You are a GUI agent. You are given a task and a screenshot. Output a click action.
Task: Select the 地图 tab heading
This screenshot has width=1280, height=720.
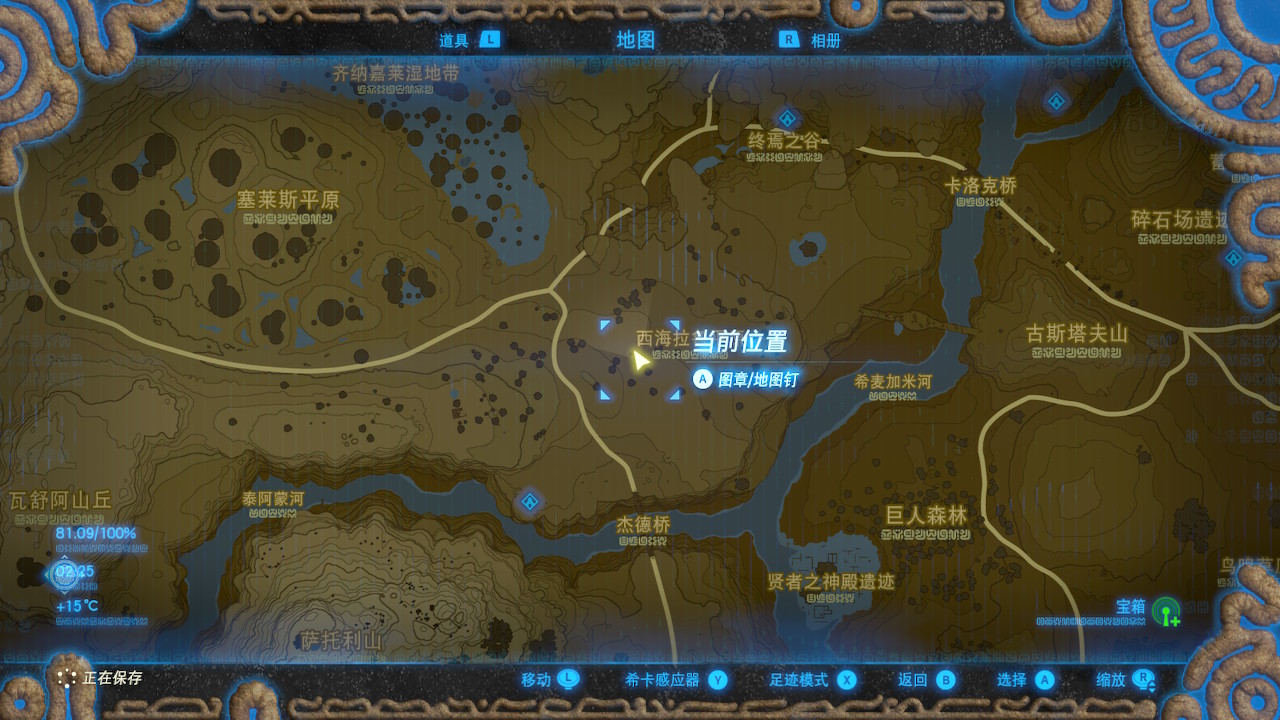pyautogui.click(x=636, y=40)
